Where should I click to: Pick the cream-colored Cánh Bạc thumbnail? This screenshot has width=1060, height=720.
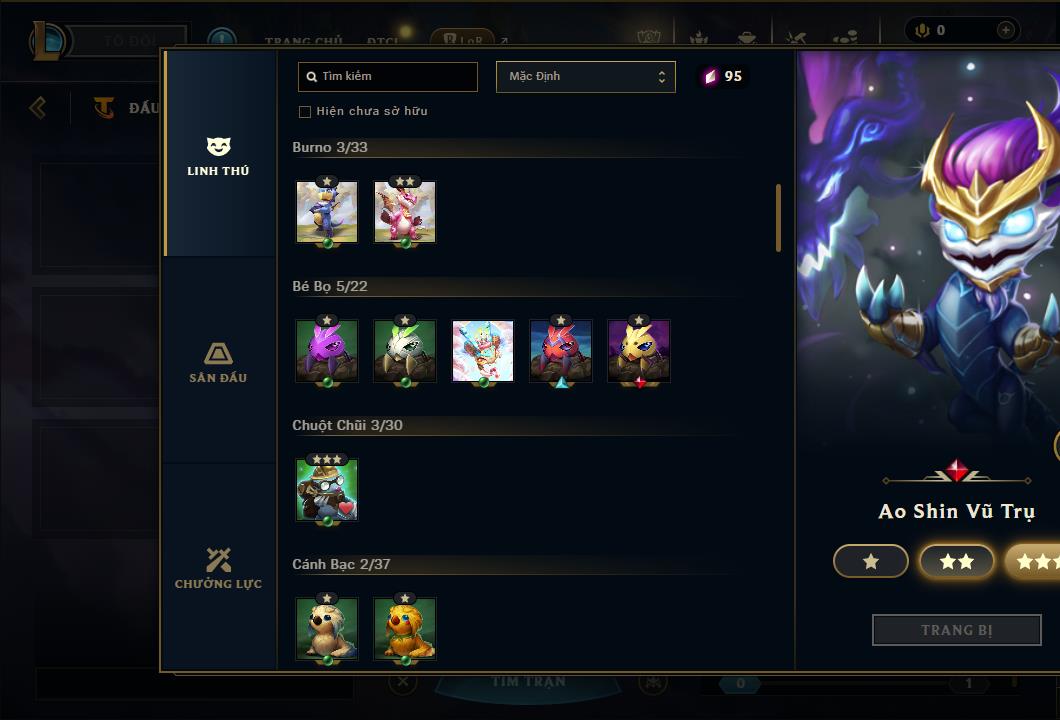point(327,629)
